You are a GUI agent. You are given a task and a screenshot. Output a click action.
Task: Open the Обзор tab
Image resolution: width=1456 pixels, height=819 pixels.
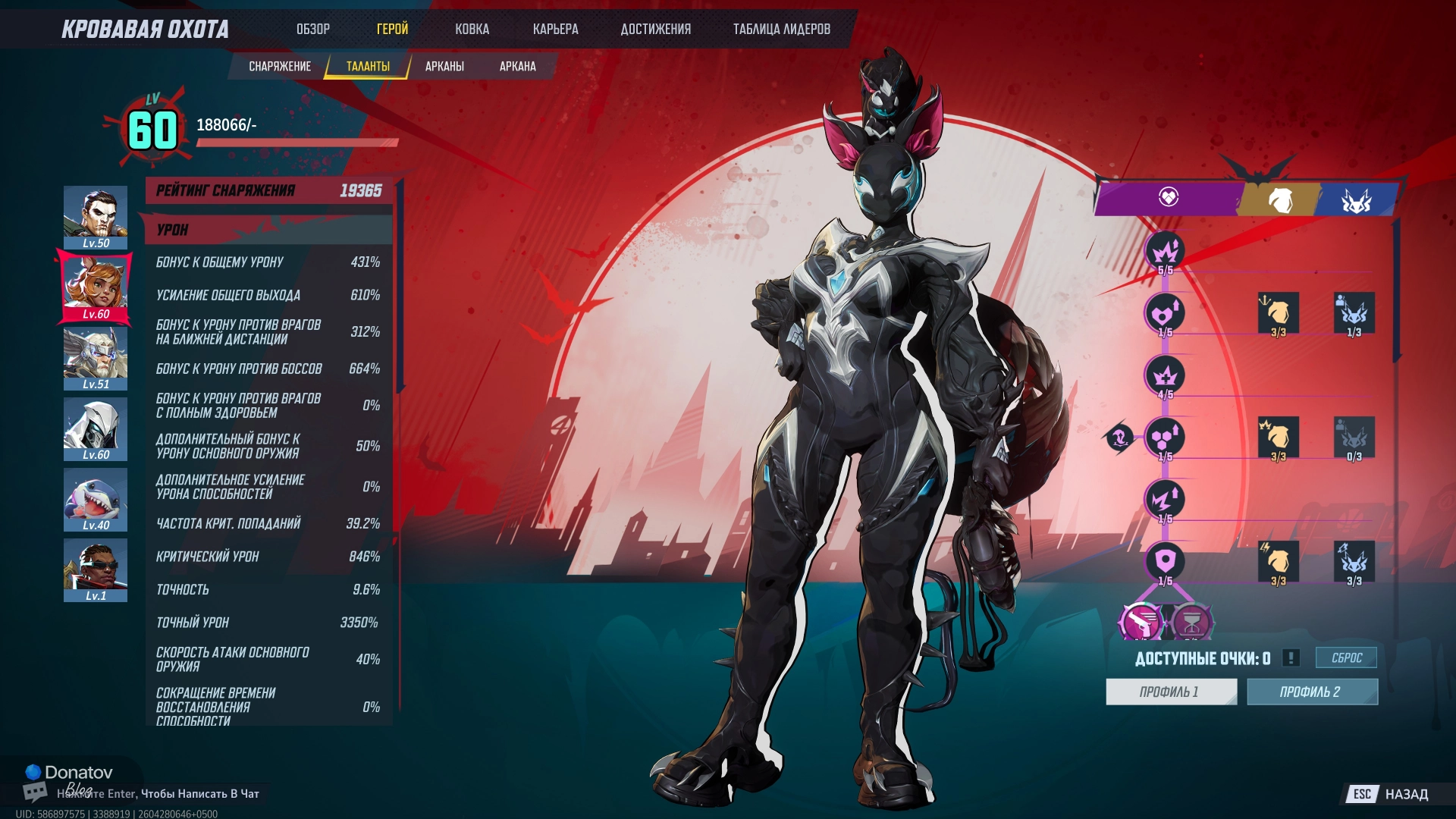tap(312, 30)
